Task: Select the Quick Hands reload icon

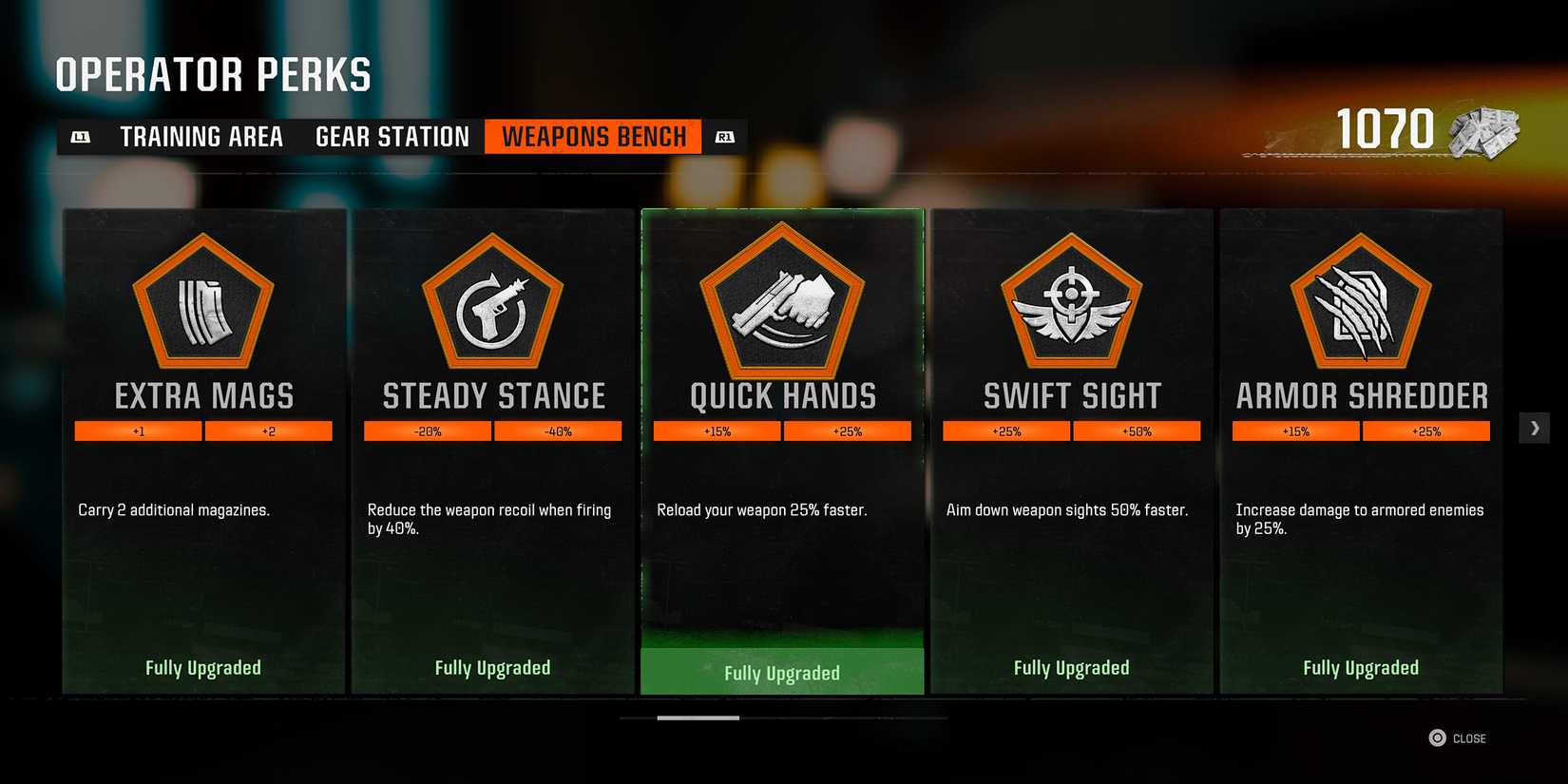Action: coord(781,306)
